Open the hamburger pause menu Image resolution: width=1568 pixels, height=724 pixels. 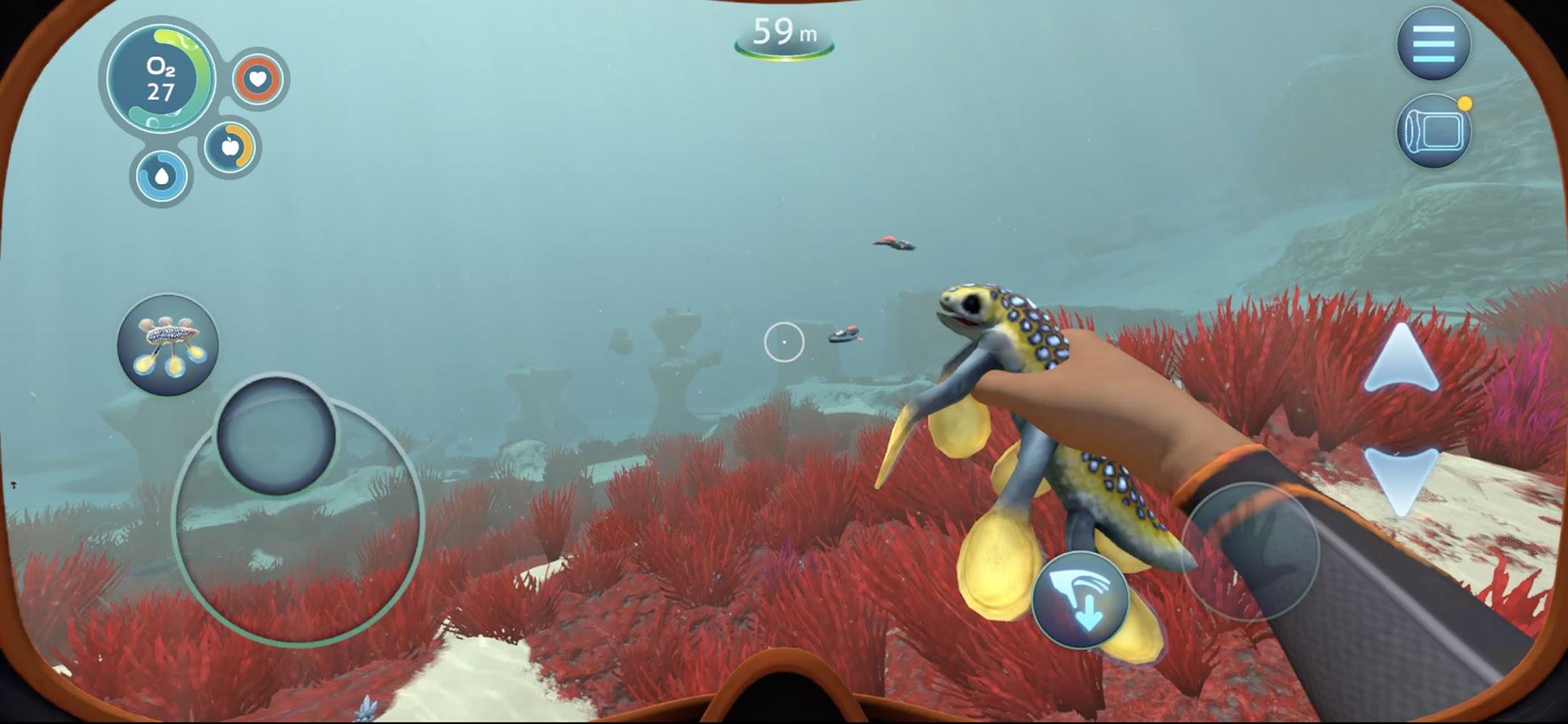[1433, 43]
